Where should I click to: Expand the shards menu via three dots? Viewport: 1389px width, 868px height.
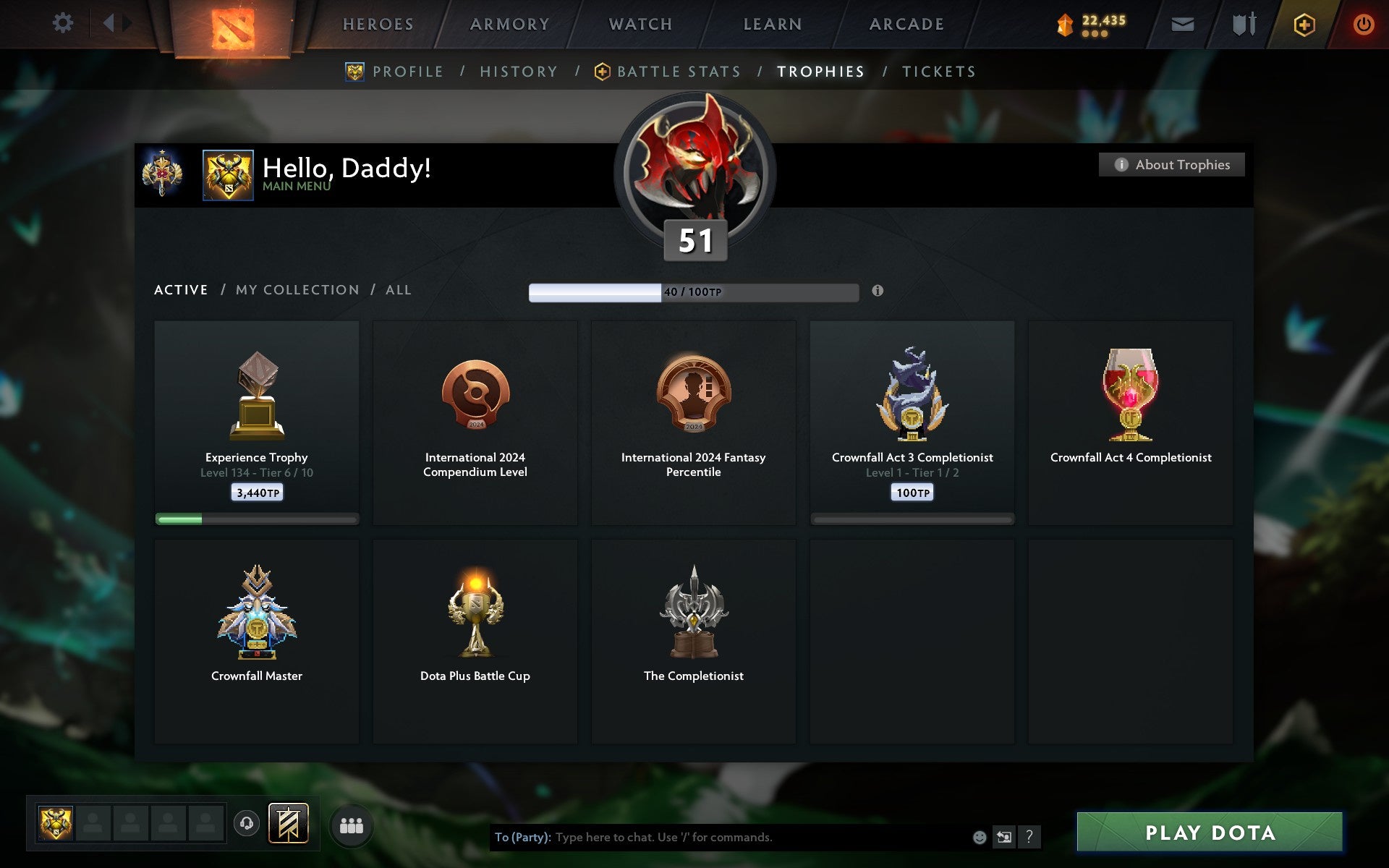(x=1095, y=32)
